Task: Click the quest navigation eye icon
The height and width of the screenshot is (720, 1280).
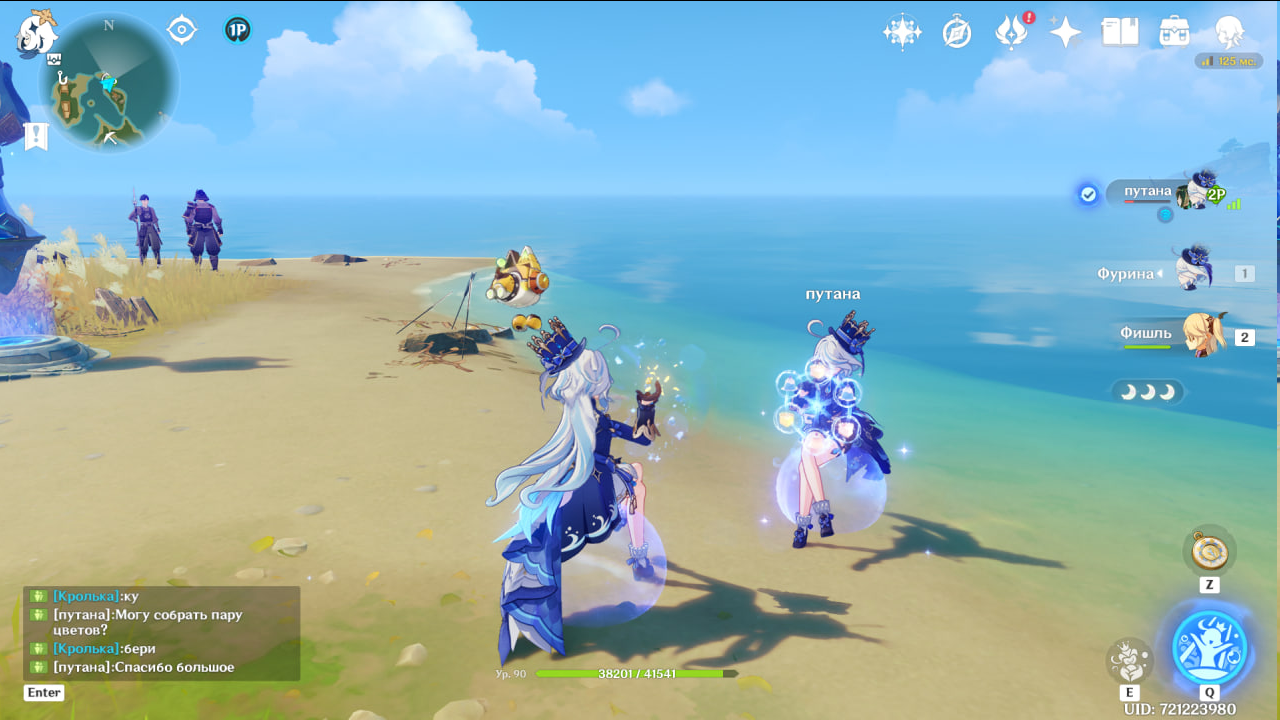Action: coord(181,30)
